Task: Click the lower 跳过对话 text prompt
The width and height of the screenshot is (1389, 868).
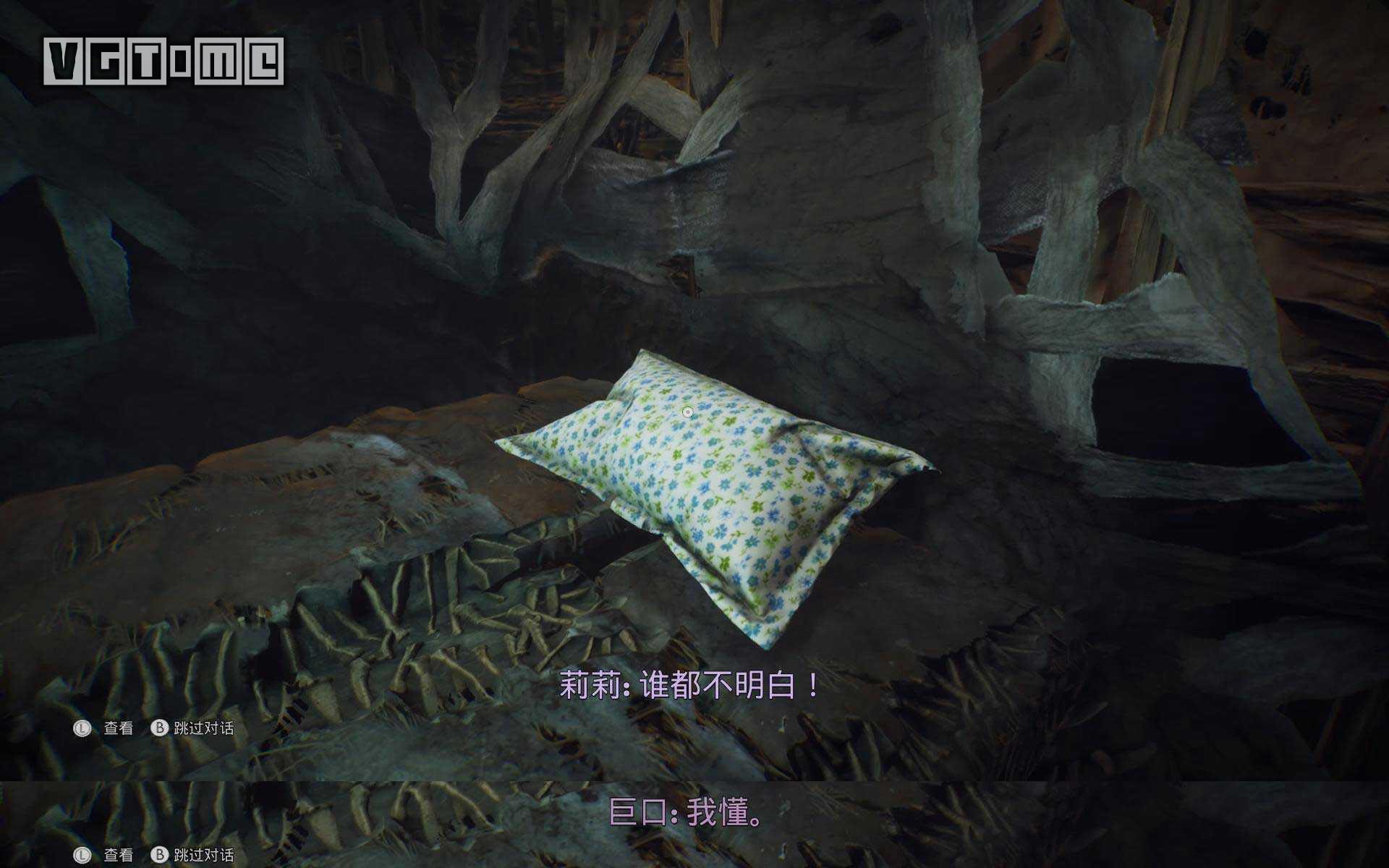Action: pyautogui.click(x=203, y=854)
